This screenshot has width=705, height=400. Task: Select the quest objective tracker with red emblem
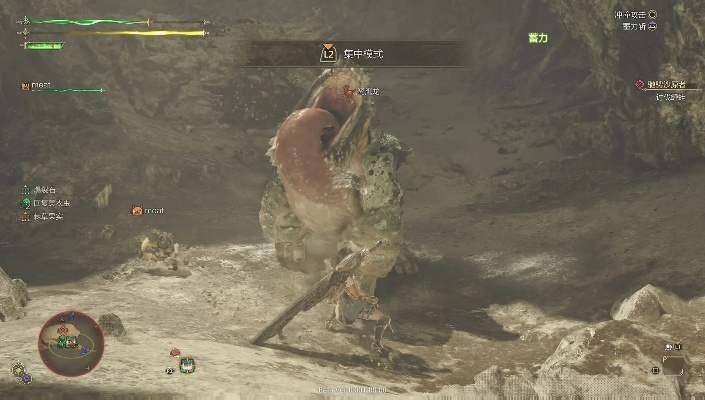(x=640, y=86)
